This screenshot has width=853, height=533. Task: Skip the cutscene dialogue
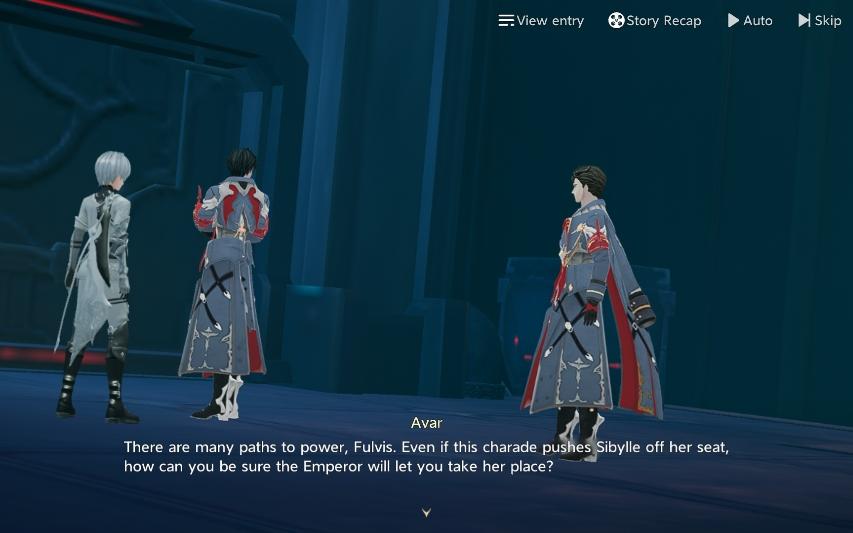pyautogui.click(x=820, y=20)
